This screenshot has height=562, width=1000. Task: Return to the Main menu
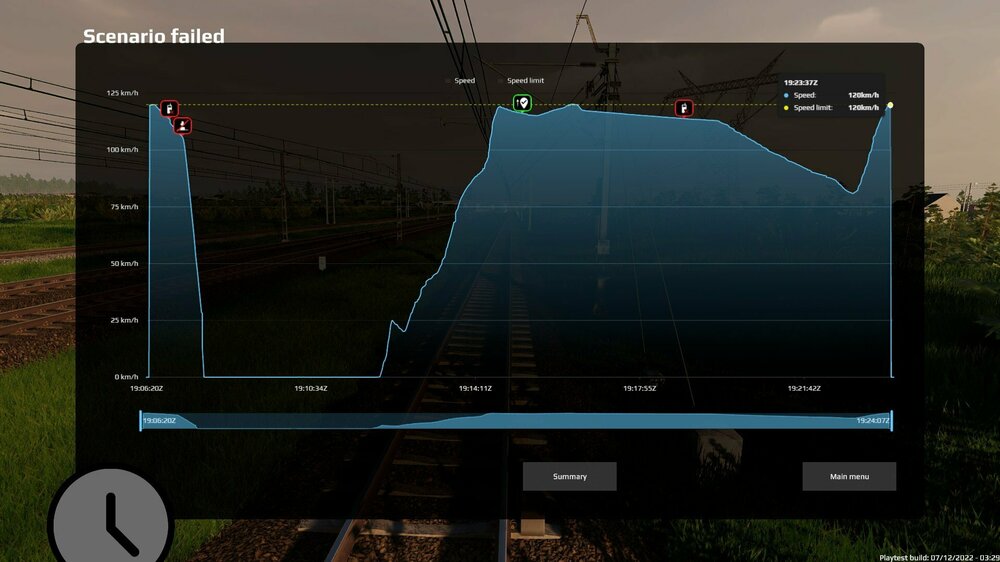[x=848, y=477]
